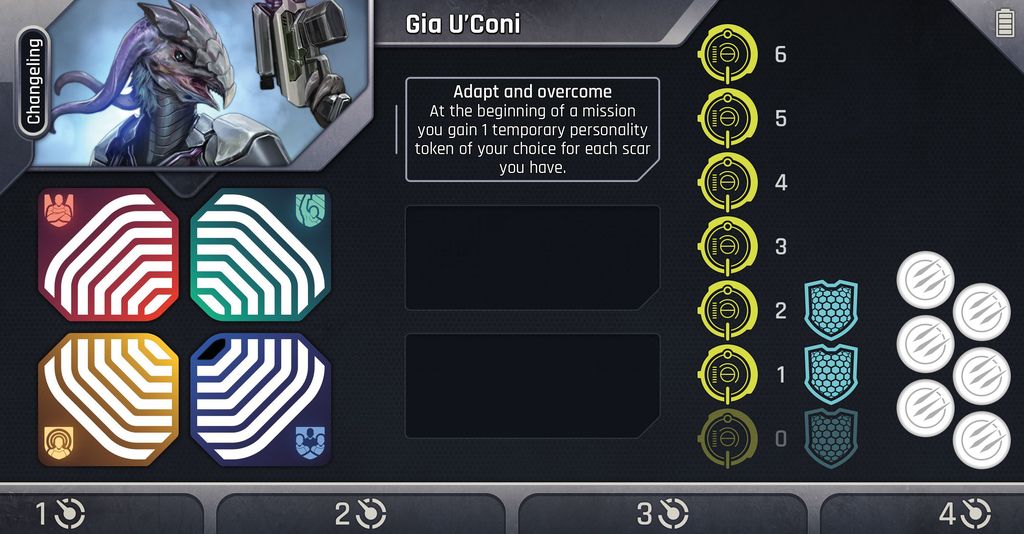Click the battery icon in the corner

(x=1005, y=23)
